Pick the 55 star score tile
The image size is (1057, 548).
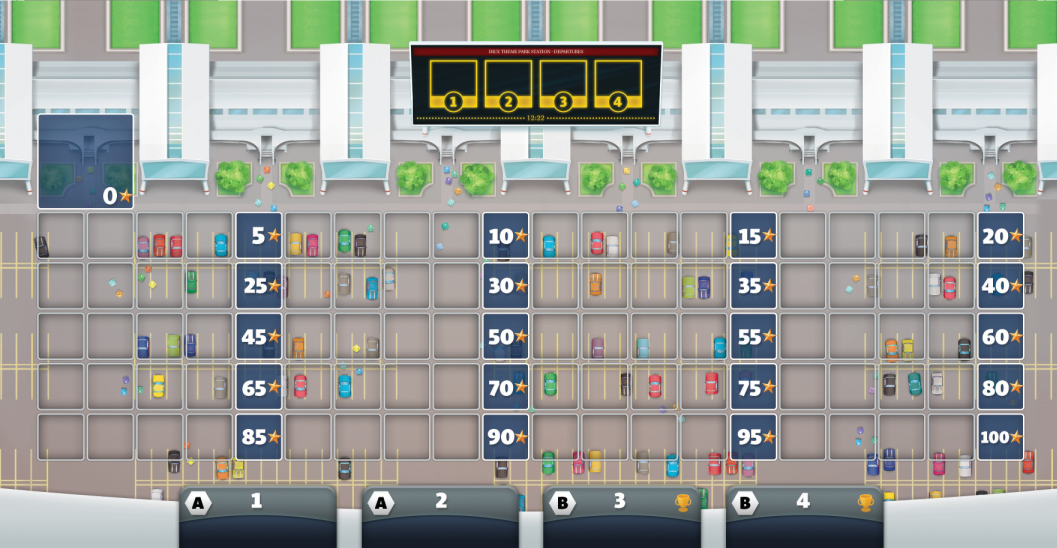point(754,337)
